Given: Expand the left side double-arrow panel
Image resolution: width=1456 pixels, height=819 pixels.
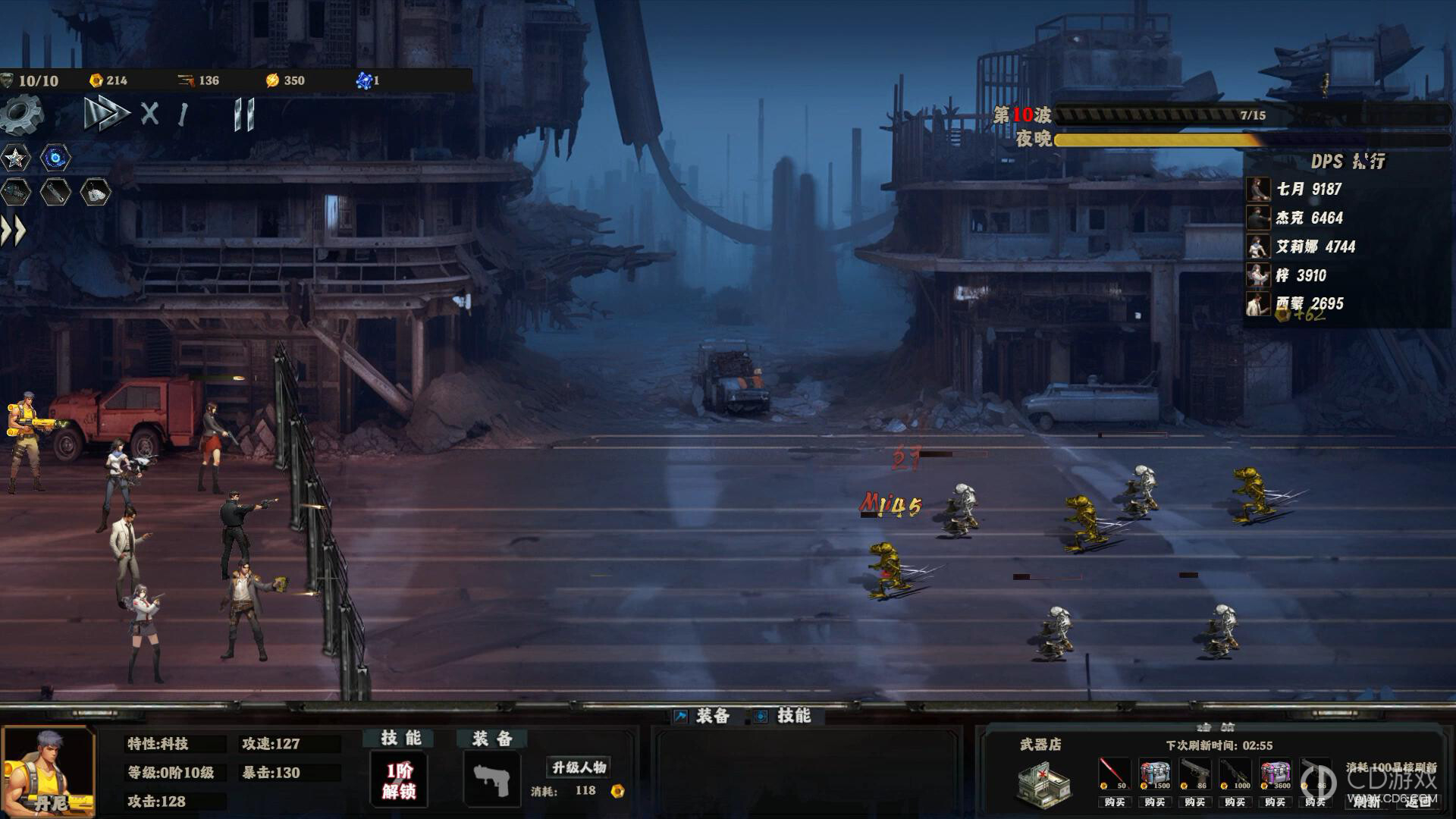Looking at the screenshot, I should pyautogui.click(x=13, y=231).
